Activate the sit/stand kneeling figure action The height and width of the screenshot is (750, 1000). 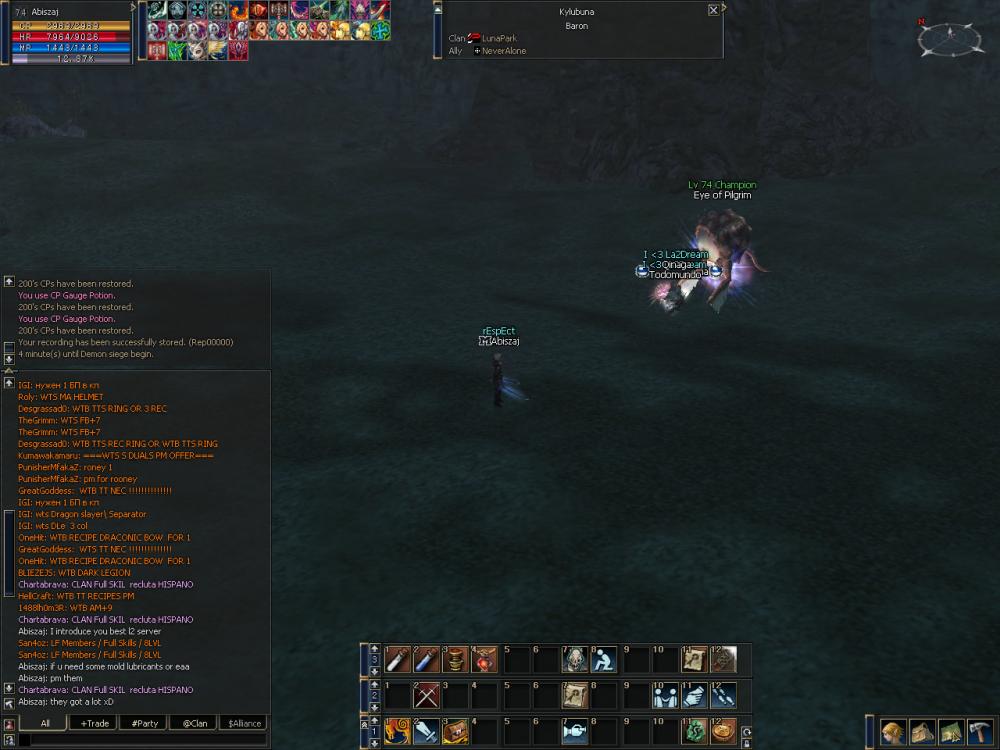[603, 659]
